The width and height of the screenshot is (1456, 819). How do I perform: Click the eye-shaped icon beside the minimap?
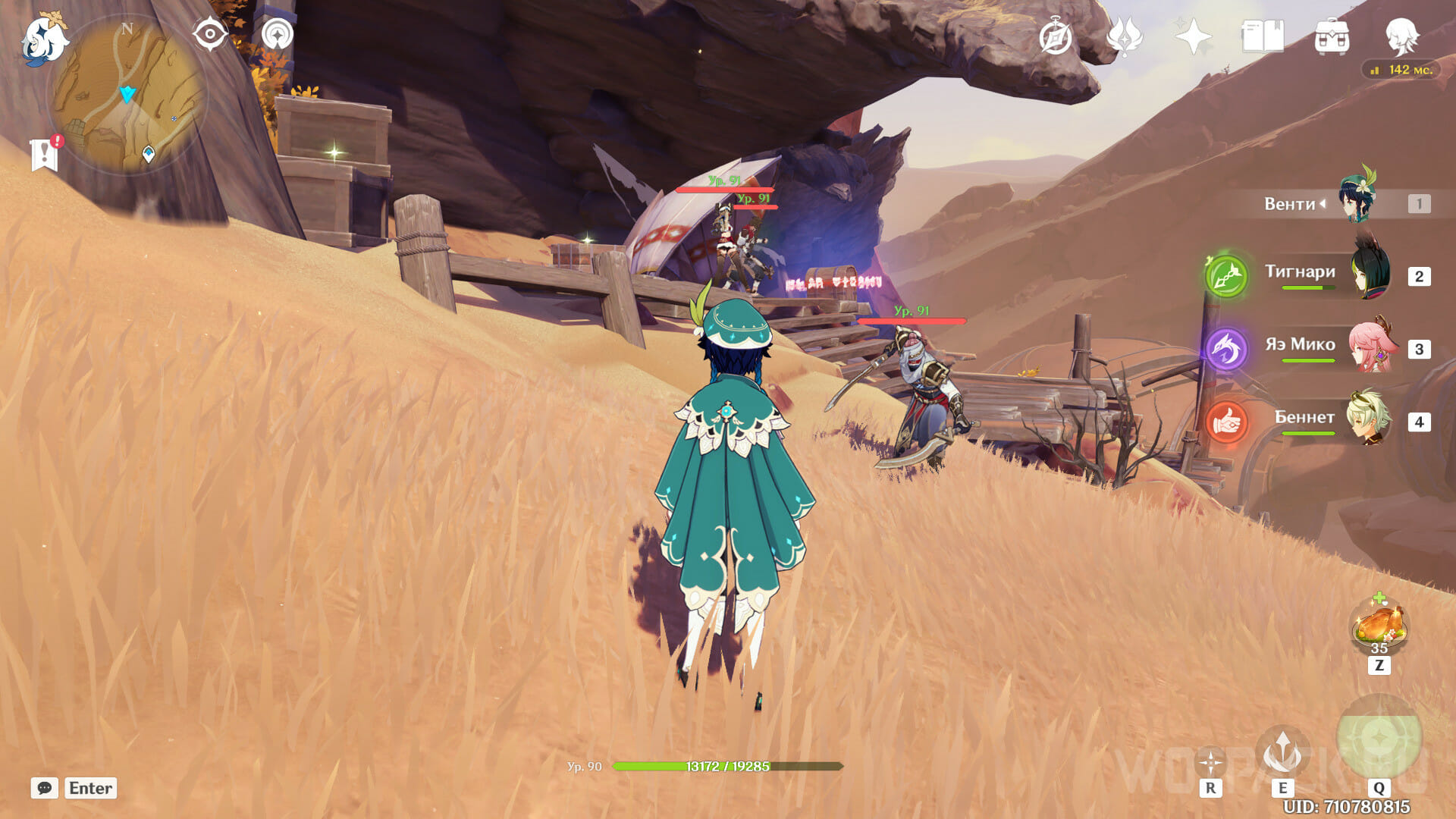pos(210,34)
